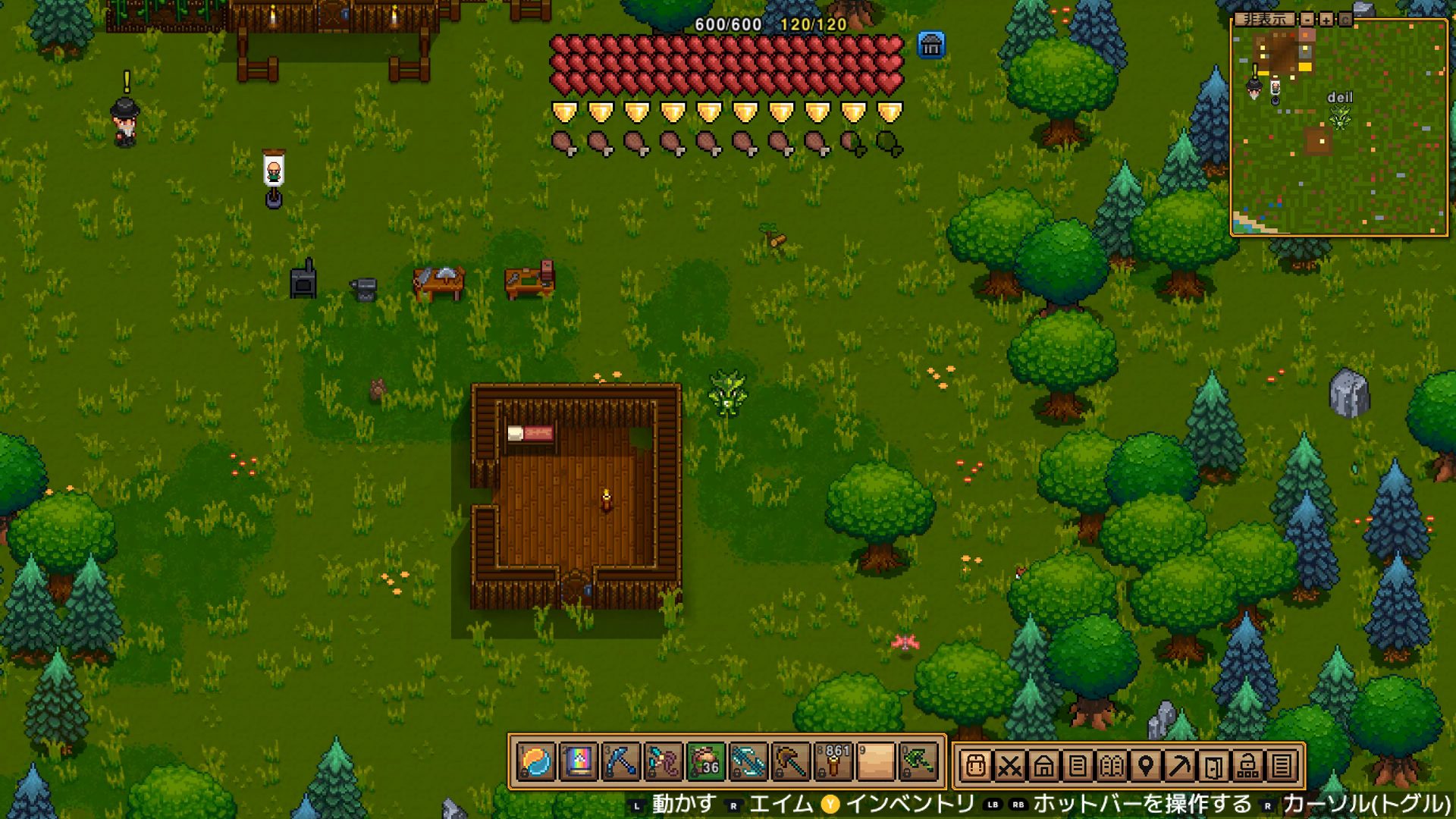This screenshot has height=819, width=1456.
Task: Zoom out the minimap with the minus button
Action: [x=1307, y=19]
